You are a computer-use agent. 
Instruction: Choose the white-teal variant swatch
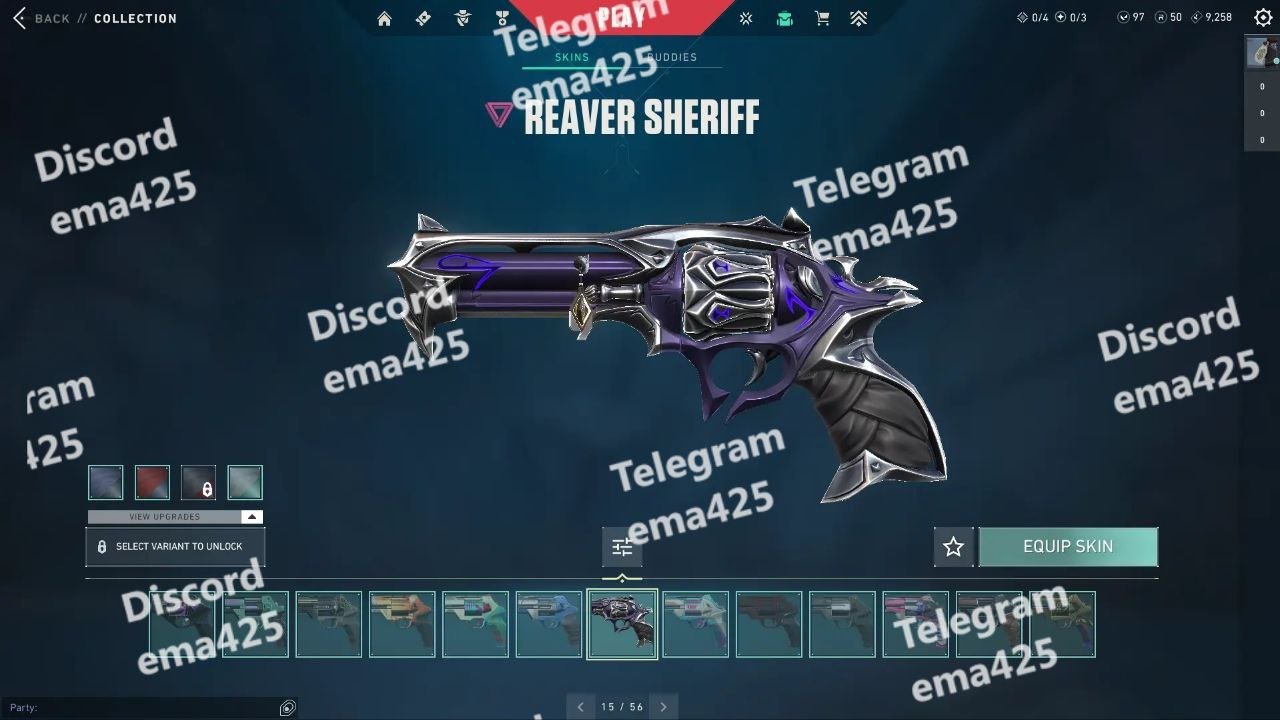click(245, 482)
